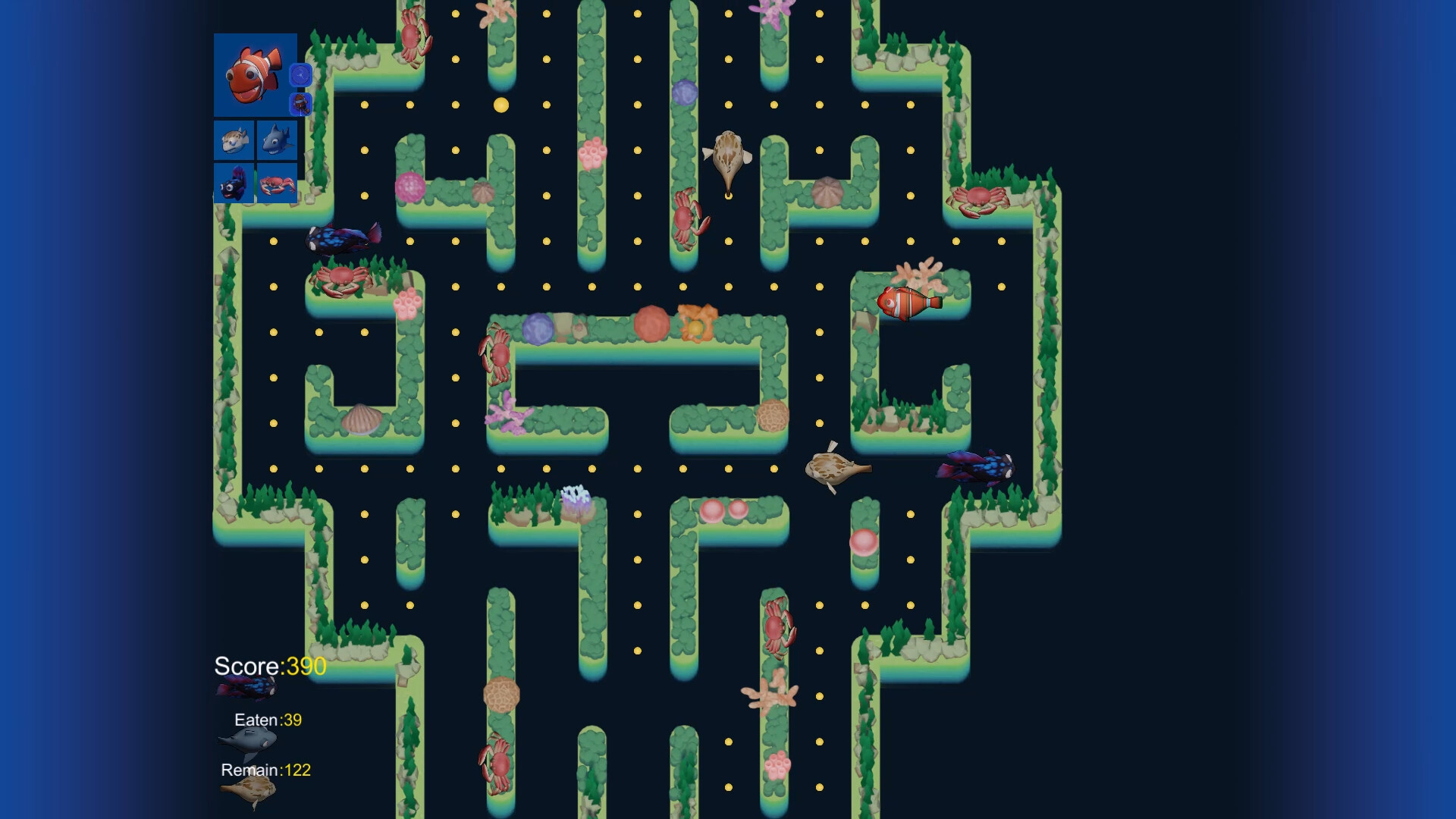Image resolution: width=1456 pixels, height=819 pixels.
Task: Click the Remain:122 counter text
Action: pyautogui.click(x=265, y=768)
